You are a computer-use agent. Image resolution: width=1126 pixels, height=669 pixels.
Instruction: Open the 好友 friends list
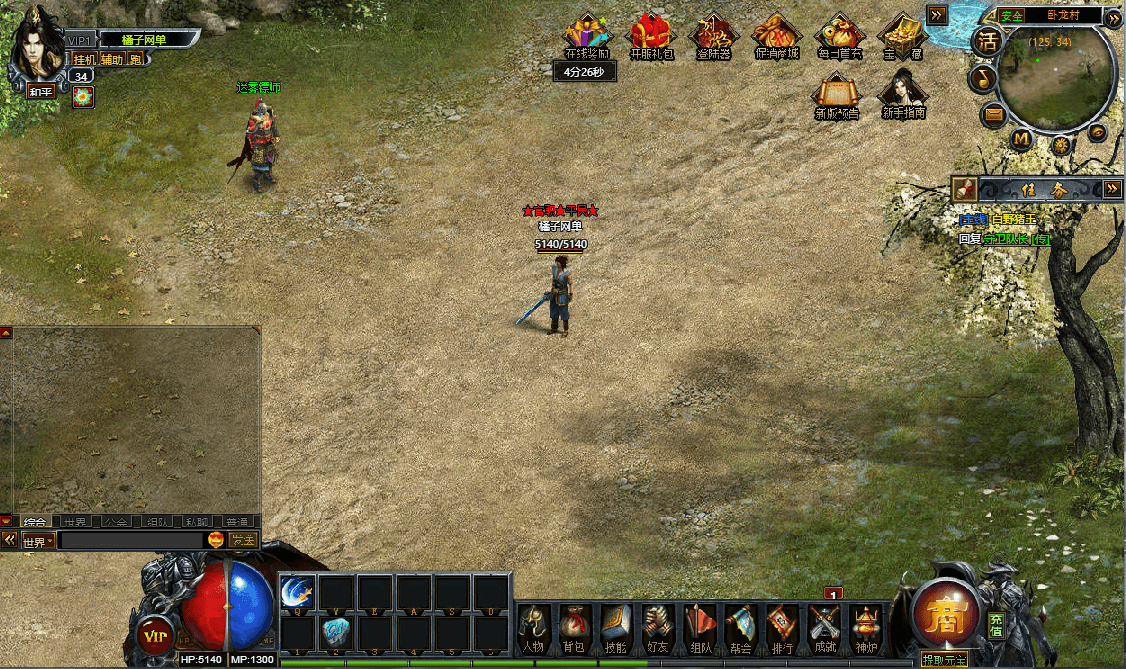657,626
